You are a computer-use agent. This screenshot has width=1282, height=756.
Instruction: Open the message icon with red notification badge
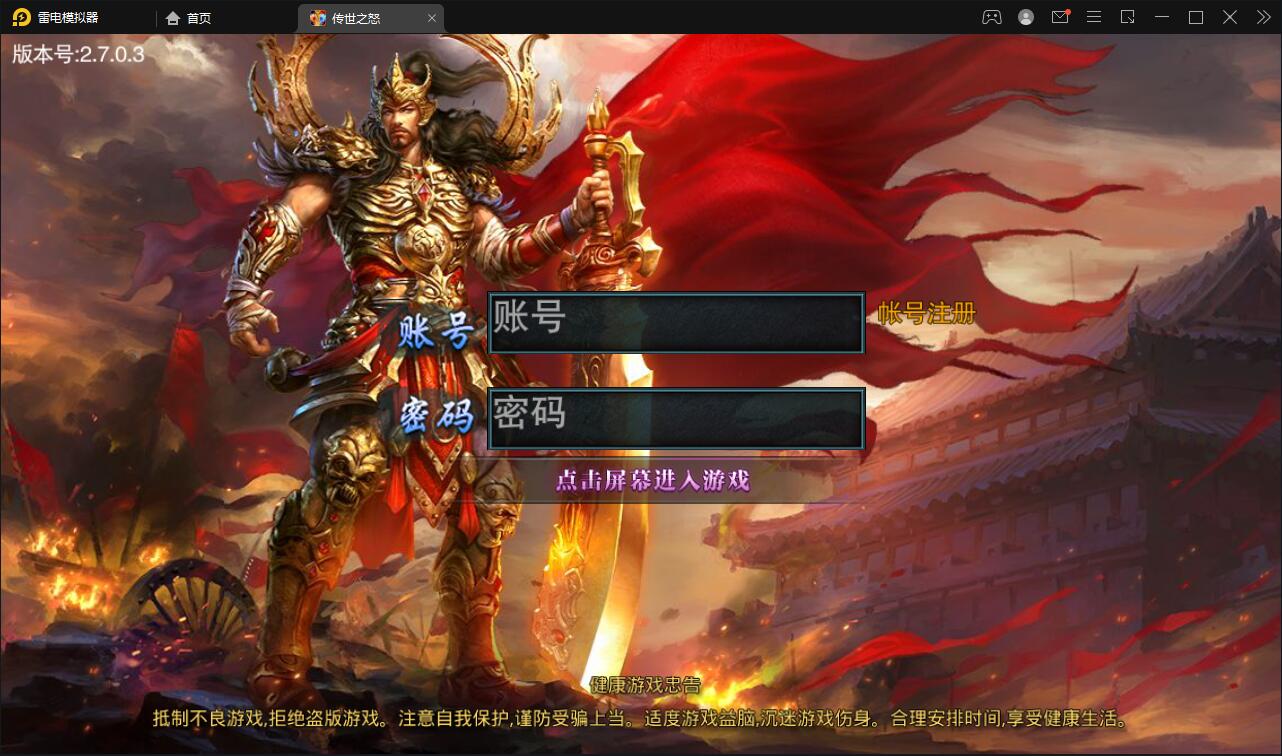pyautogui.click(x=1060, y=17)
